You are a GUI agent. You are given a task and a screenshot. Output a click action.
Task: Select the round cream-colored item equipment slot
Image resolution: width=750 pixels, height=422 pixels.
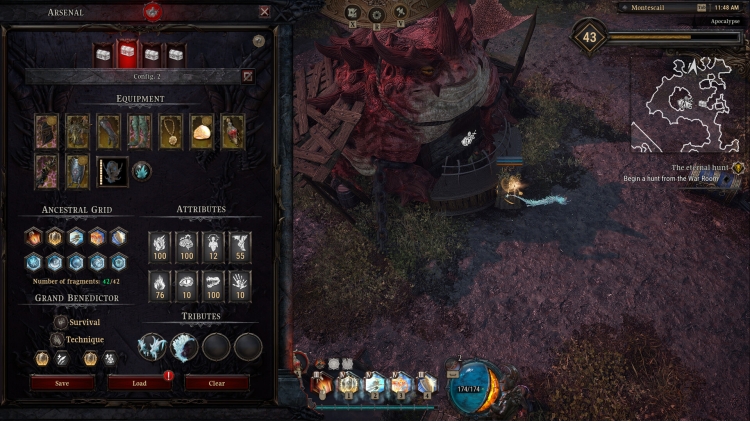[201, 131]
